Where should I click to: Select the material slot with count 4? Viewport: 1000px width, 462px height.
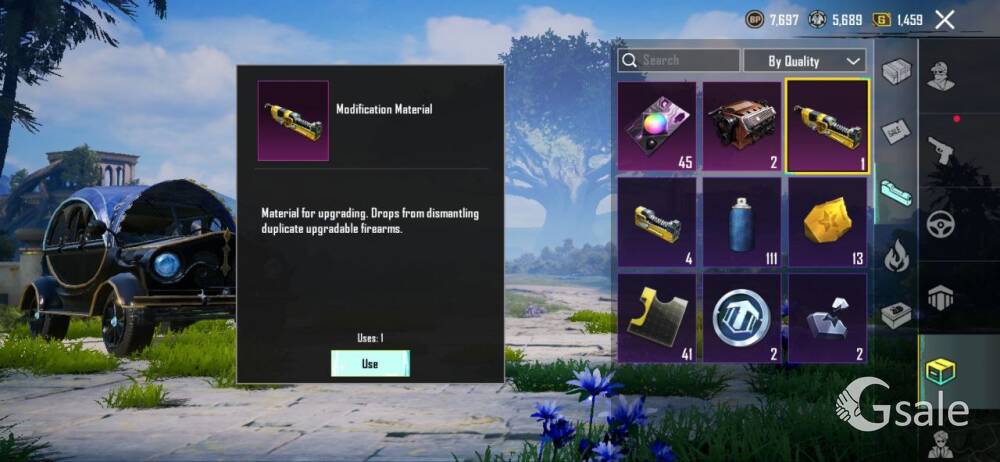pyautogui.click(x=656, y=222)
